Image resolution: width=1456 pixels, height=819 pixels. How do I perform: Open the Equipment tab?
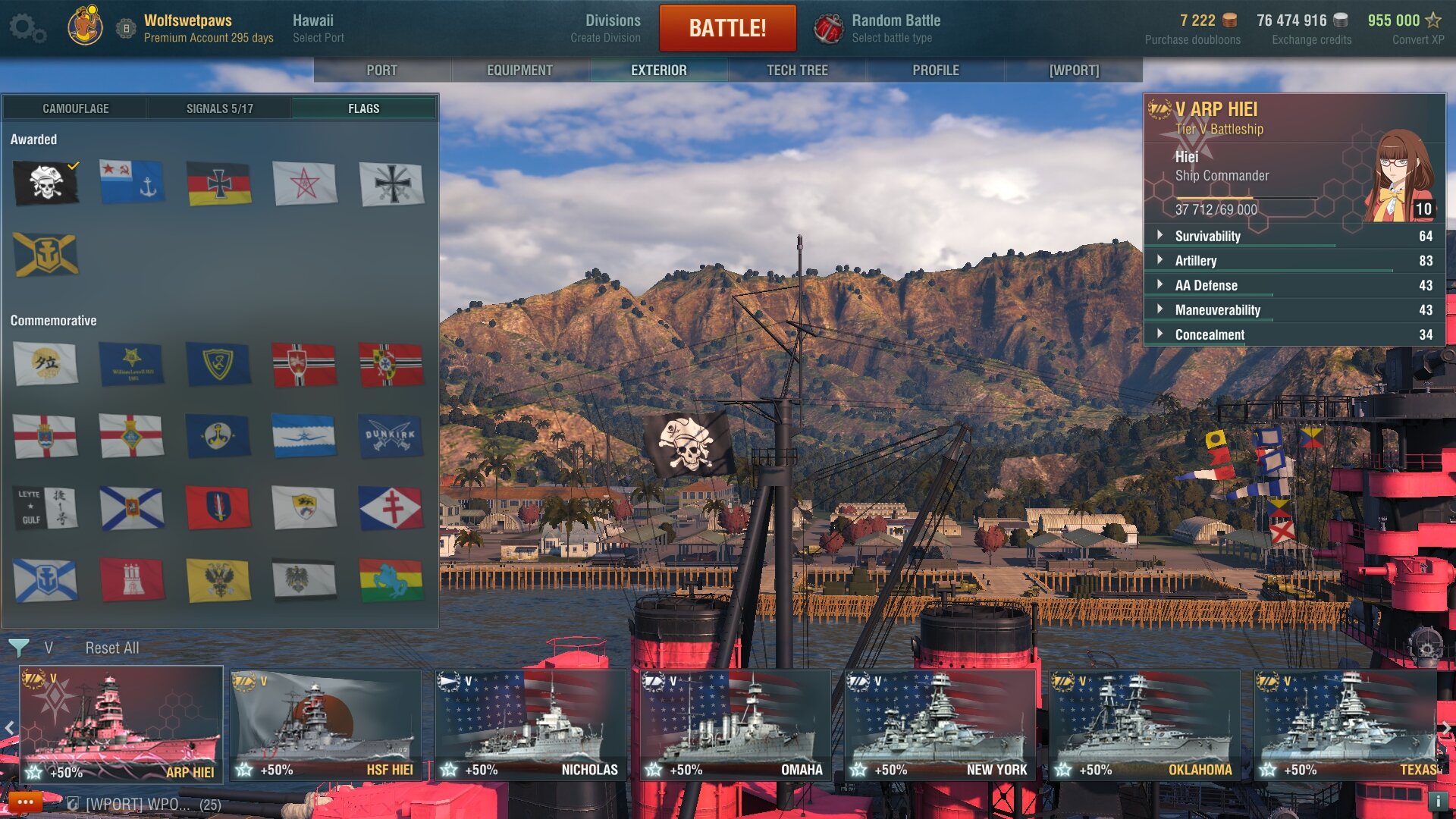(x=519, y=70)
